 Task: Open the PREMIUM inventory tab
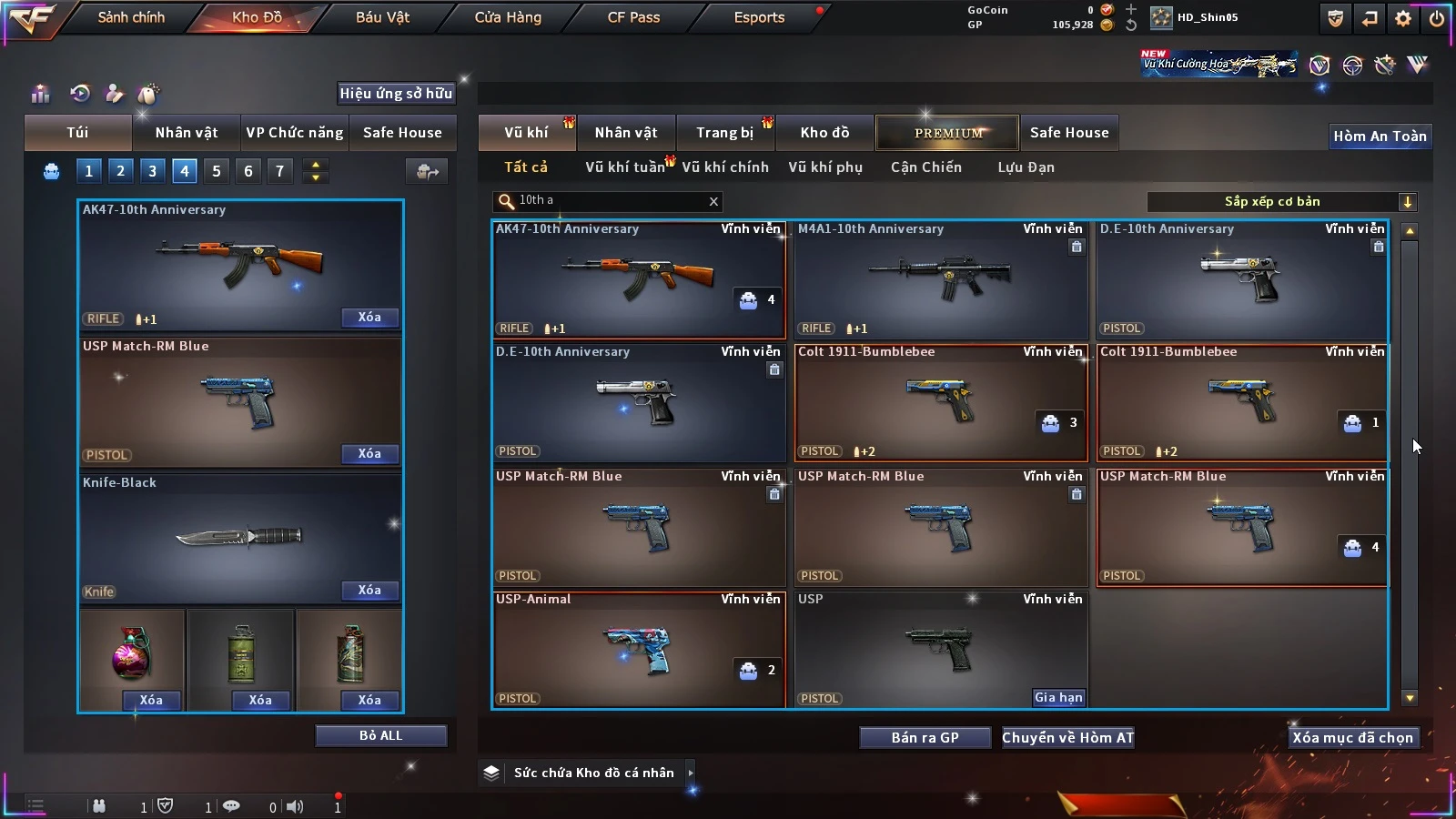948,133
